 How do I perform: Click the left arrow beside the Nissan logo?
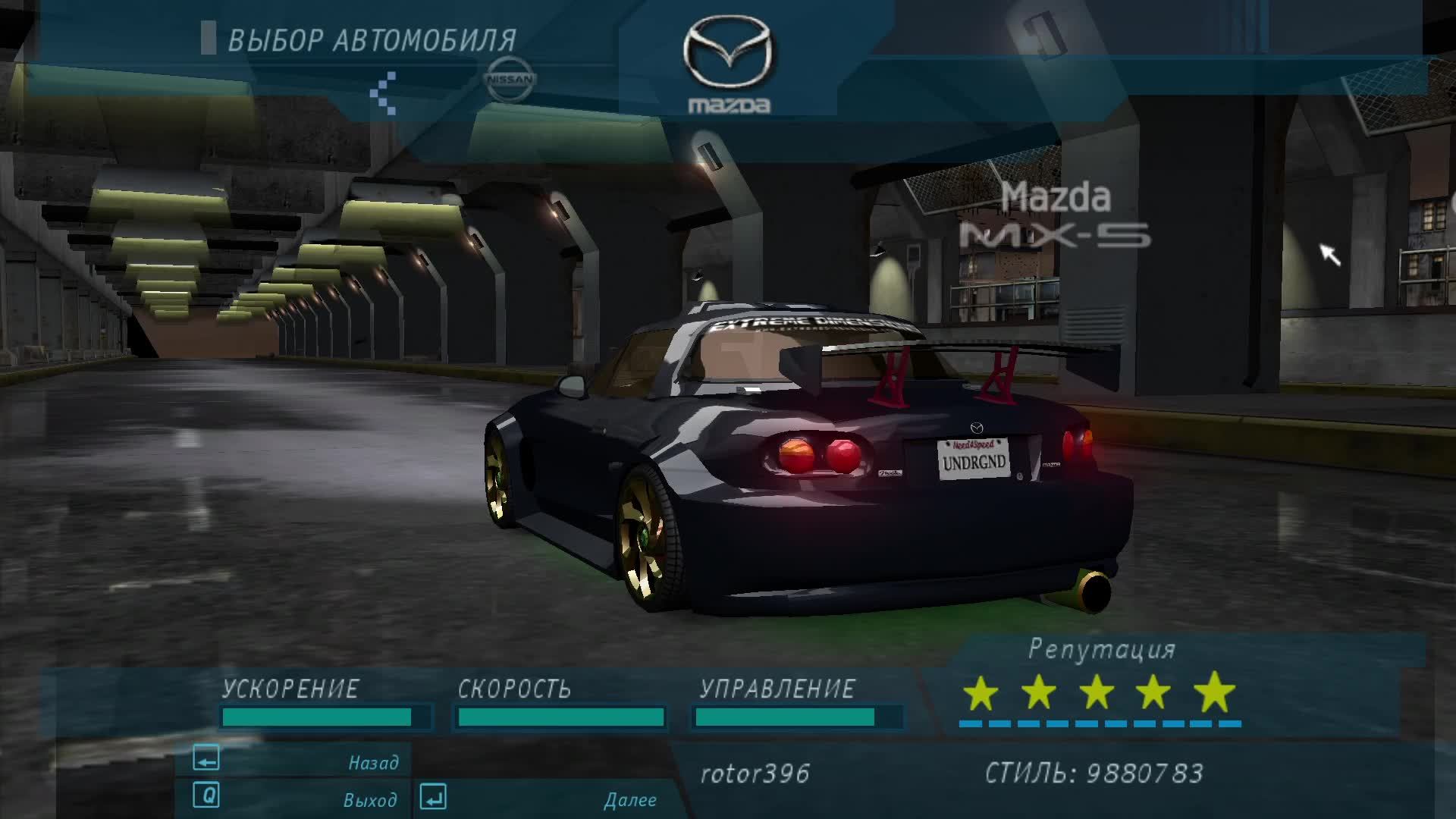[384, 93]
